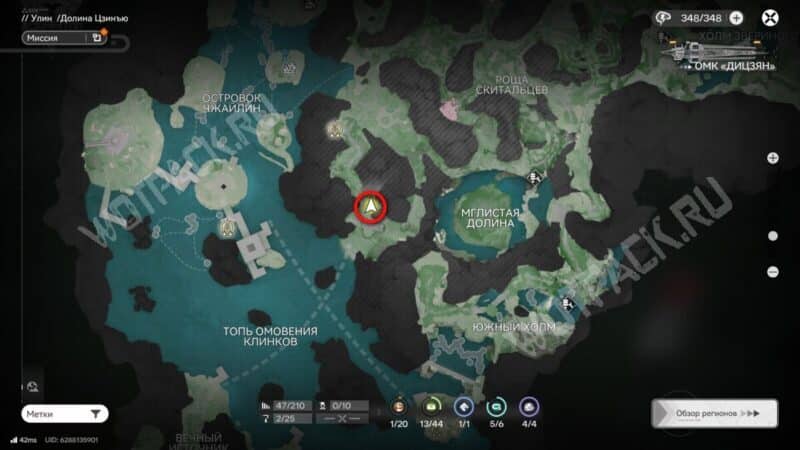The image size is (800, 450).
Task: Select the blue icon showing 1/1
Action: click(x=464, y=406)
